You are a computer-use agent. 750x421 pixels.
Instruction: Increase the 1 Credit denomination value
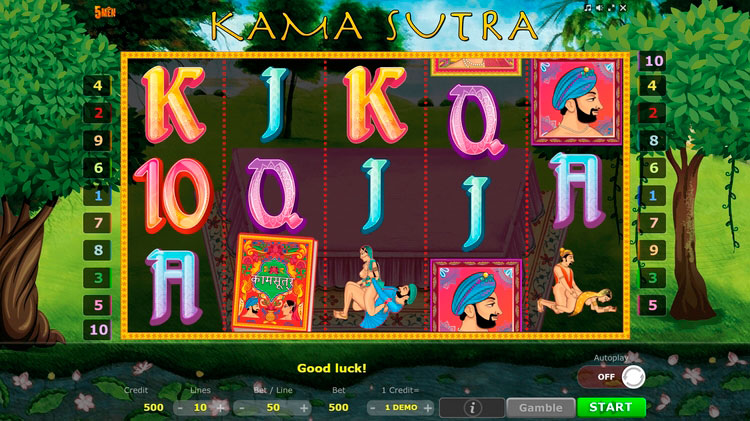click(x=427, y=407)
